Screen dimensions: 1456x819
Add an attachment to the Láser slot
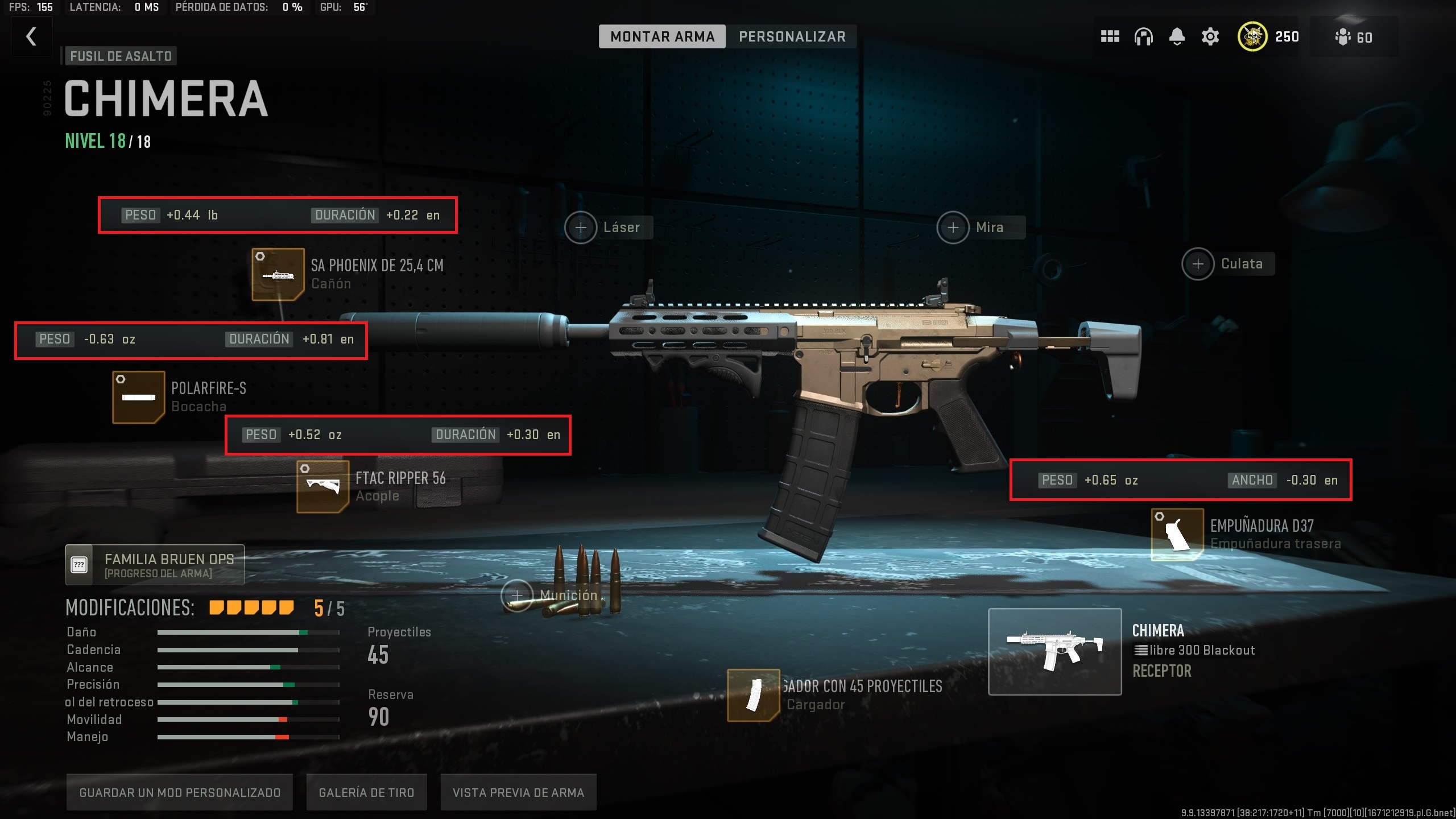(581, 227)
